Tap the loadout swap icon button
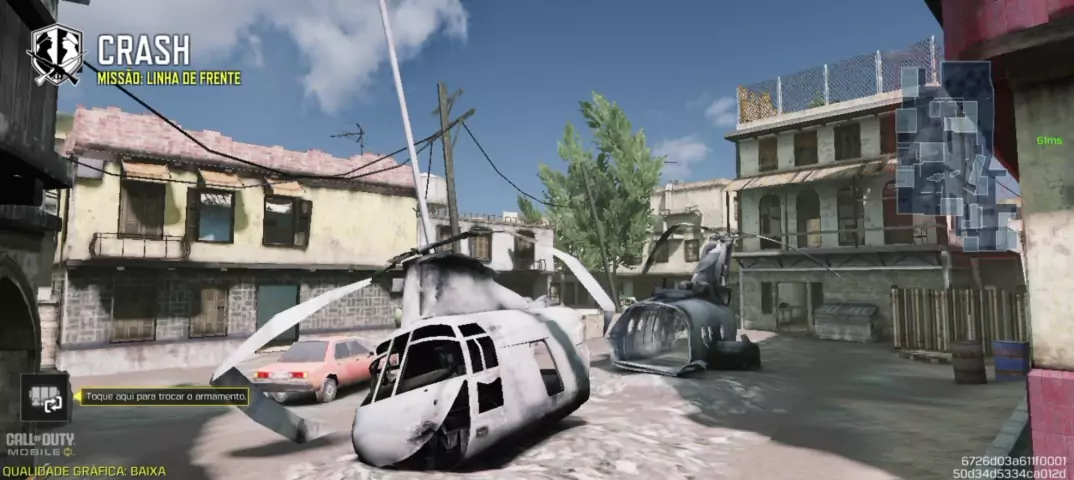The image size is (1074, 480). [45, 397]
